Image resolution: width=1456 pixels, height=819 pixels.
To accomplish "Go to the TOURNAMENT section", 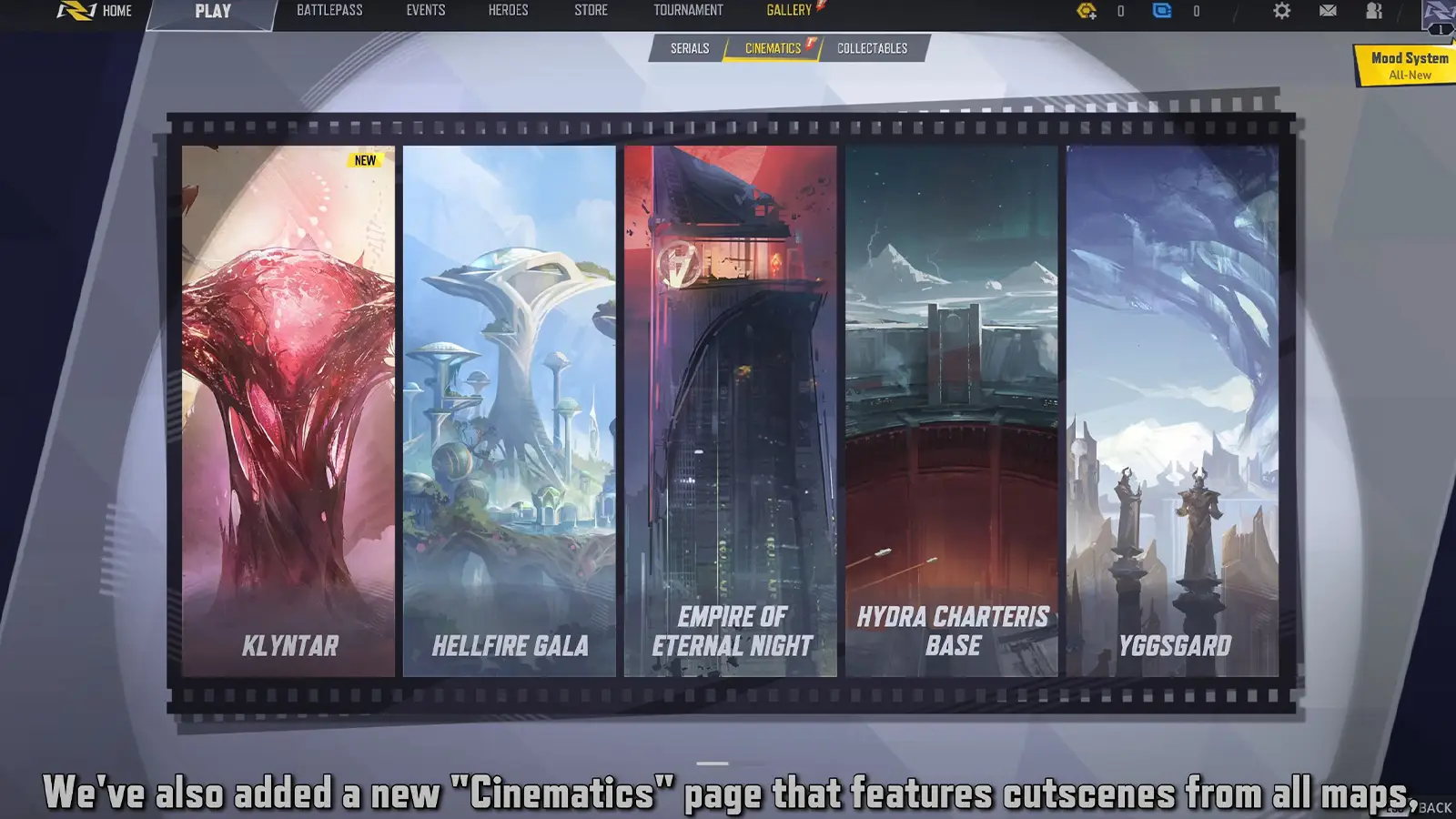I will [x=687, y=11].
